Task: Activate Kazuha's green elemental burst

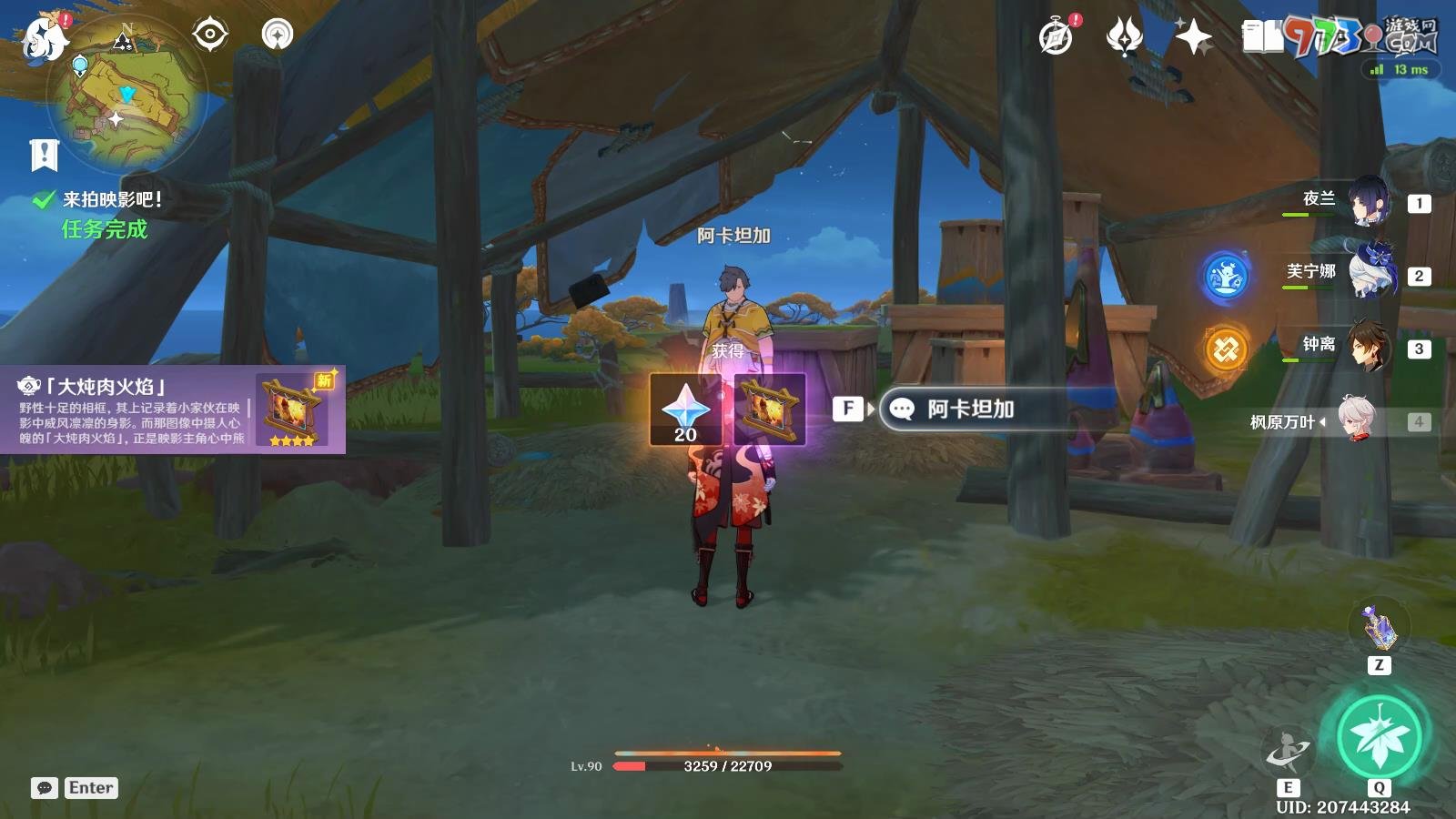Action: [x=1380, y=735]
